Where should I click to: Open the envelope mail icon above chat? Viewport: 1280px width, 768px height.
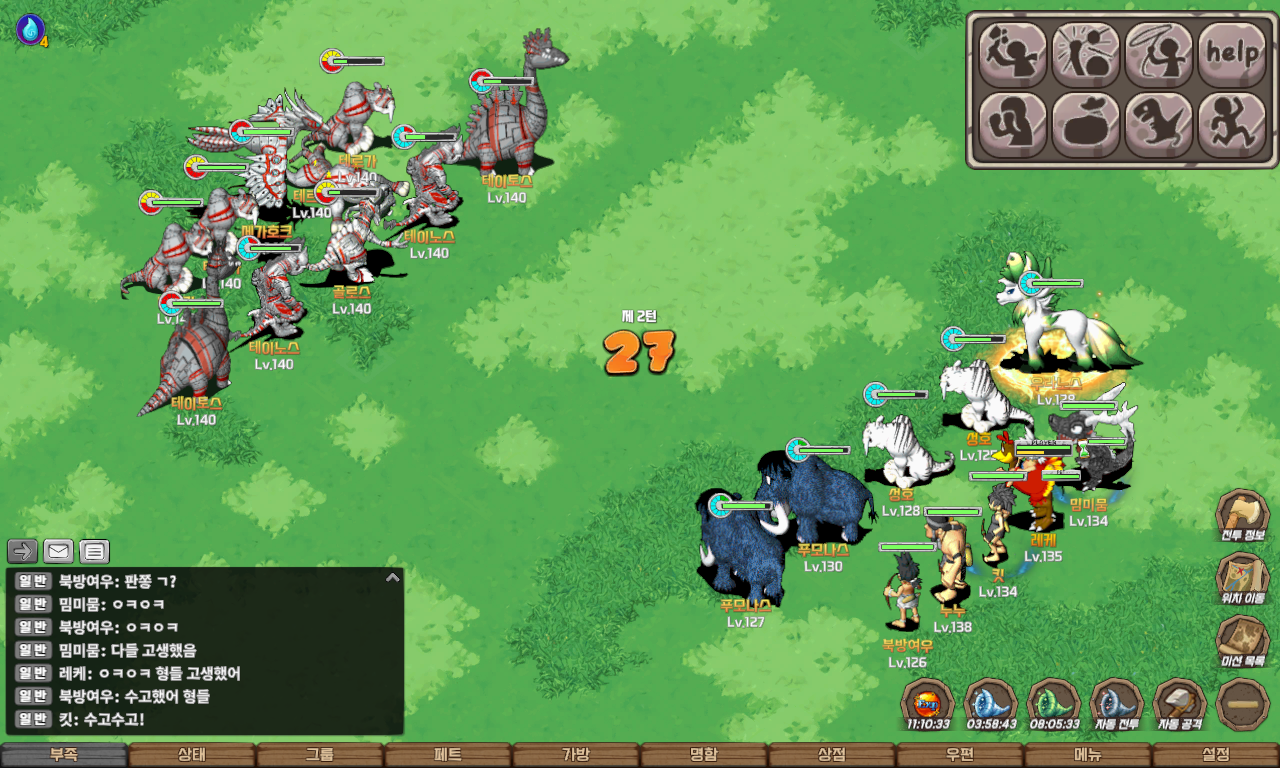(x=59, y=551)
